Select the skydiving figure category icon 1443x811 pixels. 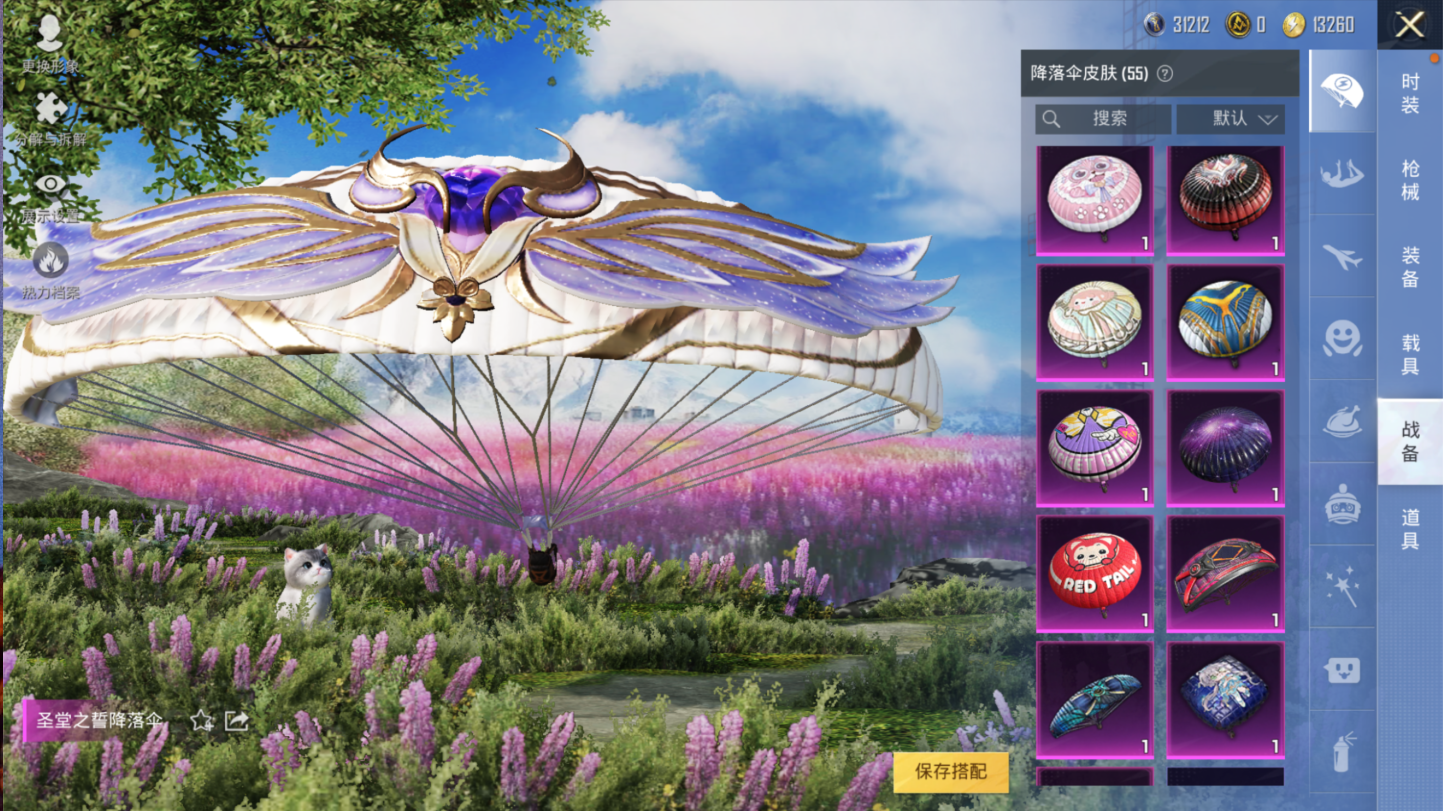tap(1342, 175)
